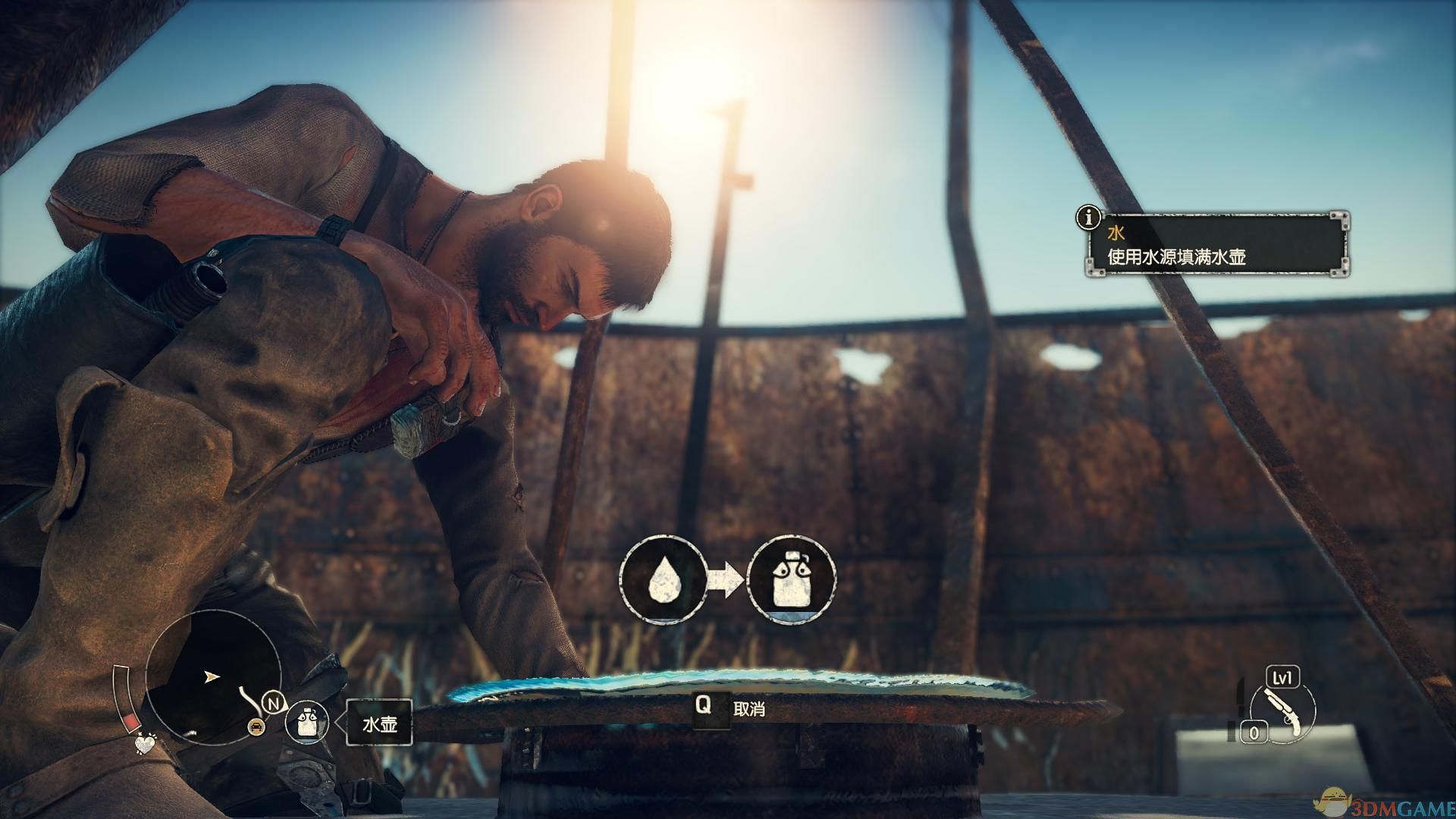
Task: Click the info icon on the water tooltip
Action: point(1089,218)
